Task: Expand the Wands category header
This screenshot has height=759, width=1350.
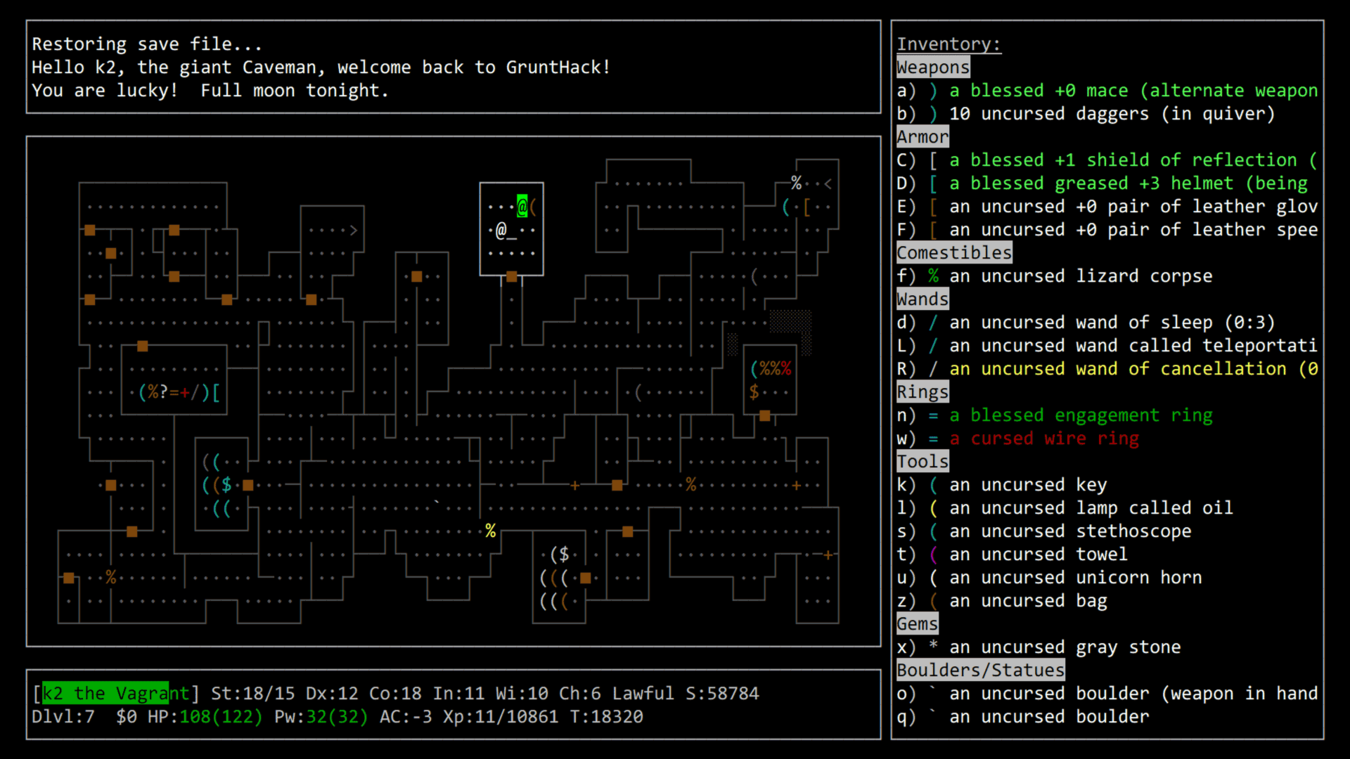Action: 922,298
